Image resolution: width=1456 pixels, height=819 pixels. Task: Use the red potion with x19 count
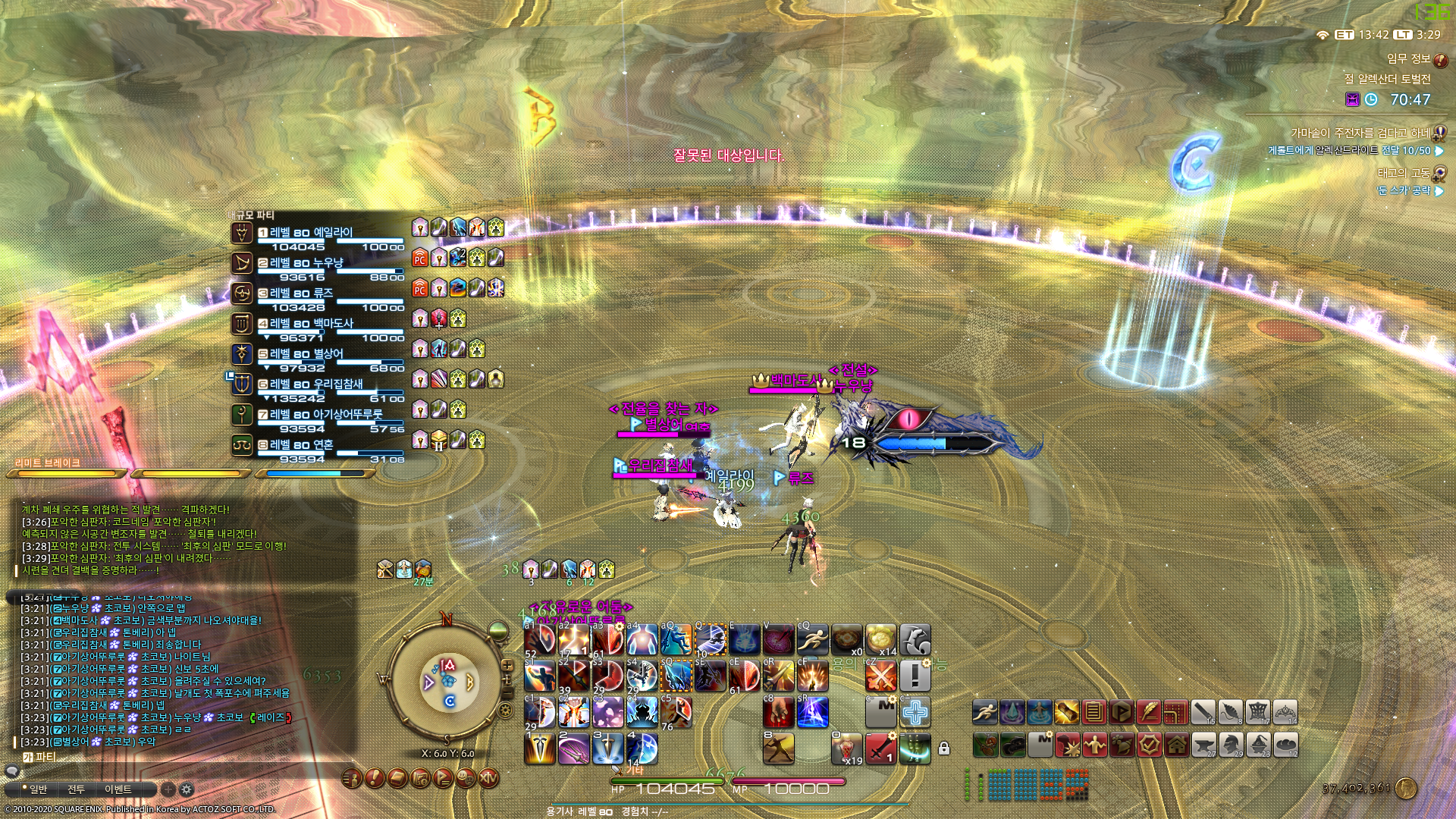click(x=846, y=748)
